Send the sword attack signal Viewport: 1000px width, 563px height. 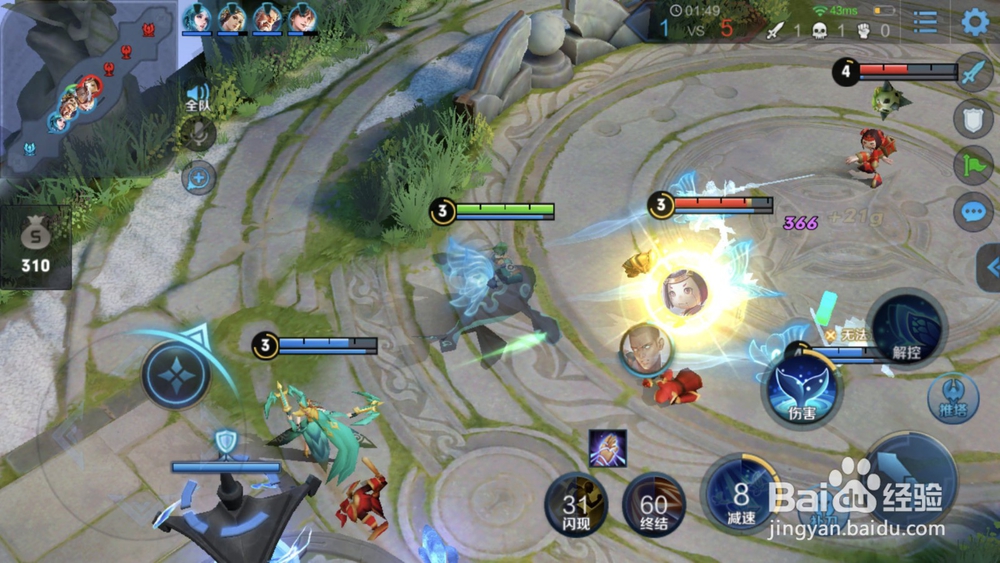(x=974, y=73)
